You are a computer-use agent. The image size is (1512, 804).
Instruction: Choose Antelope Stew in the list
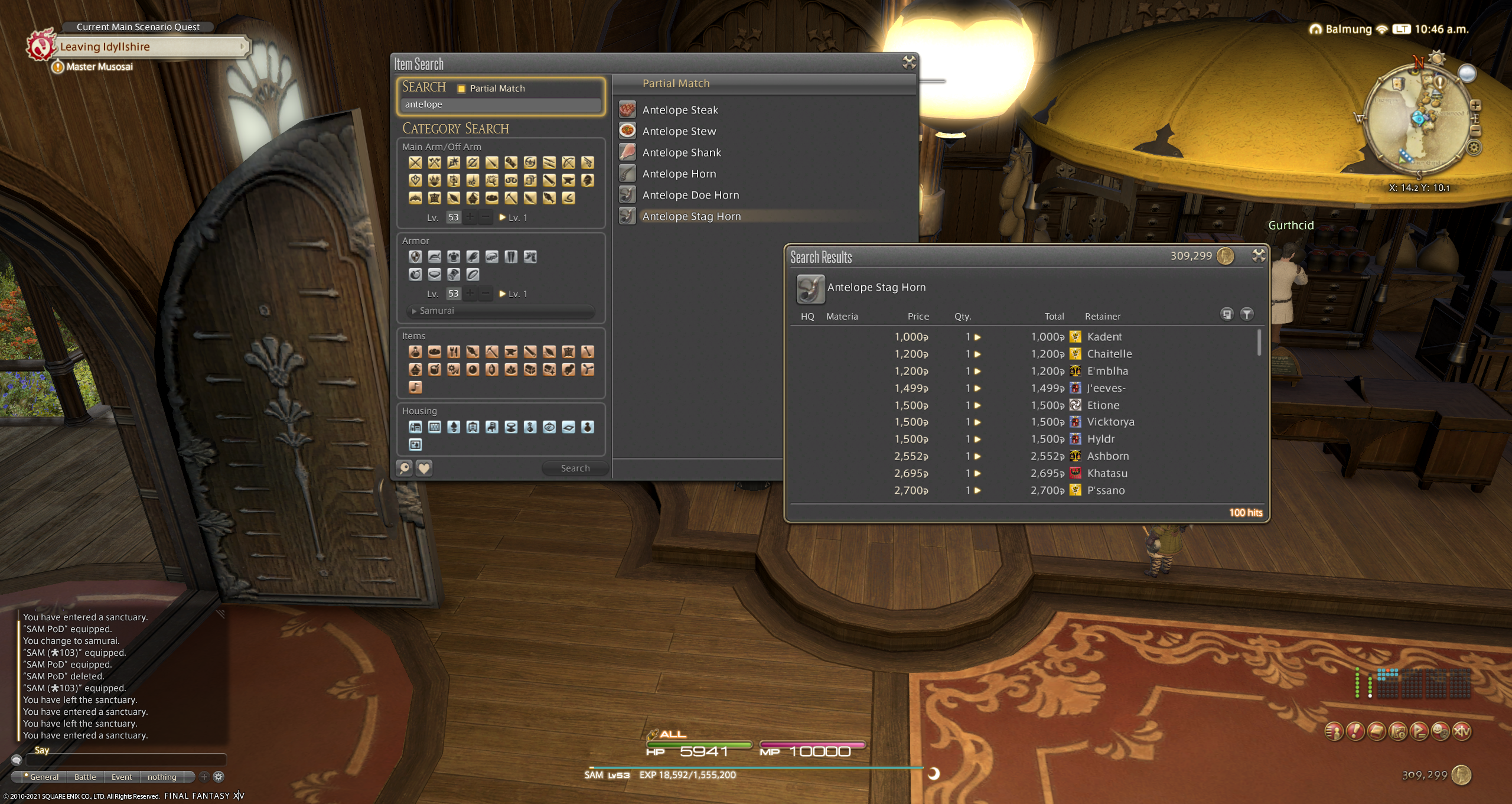click(679, 131)
